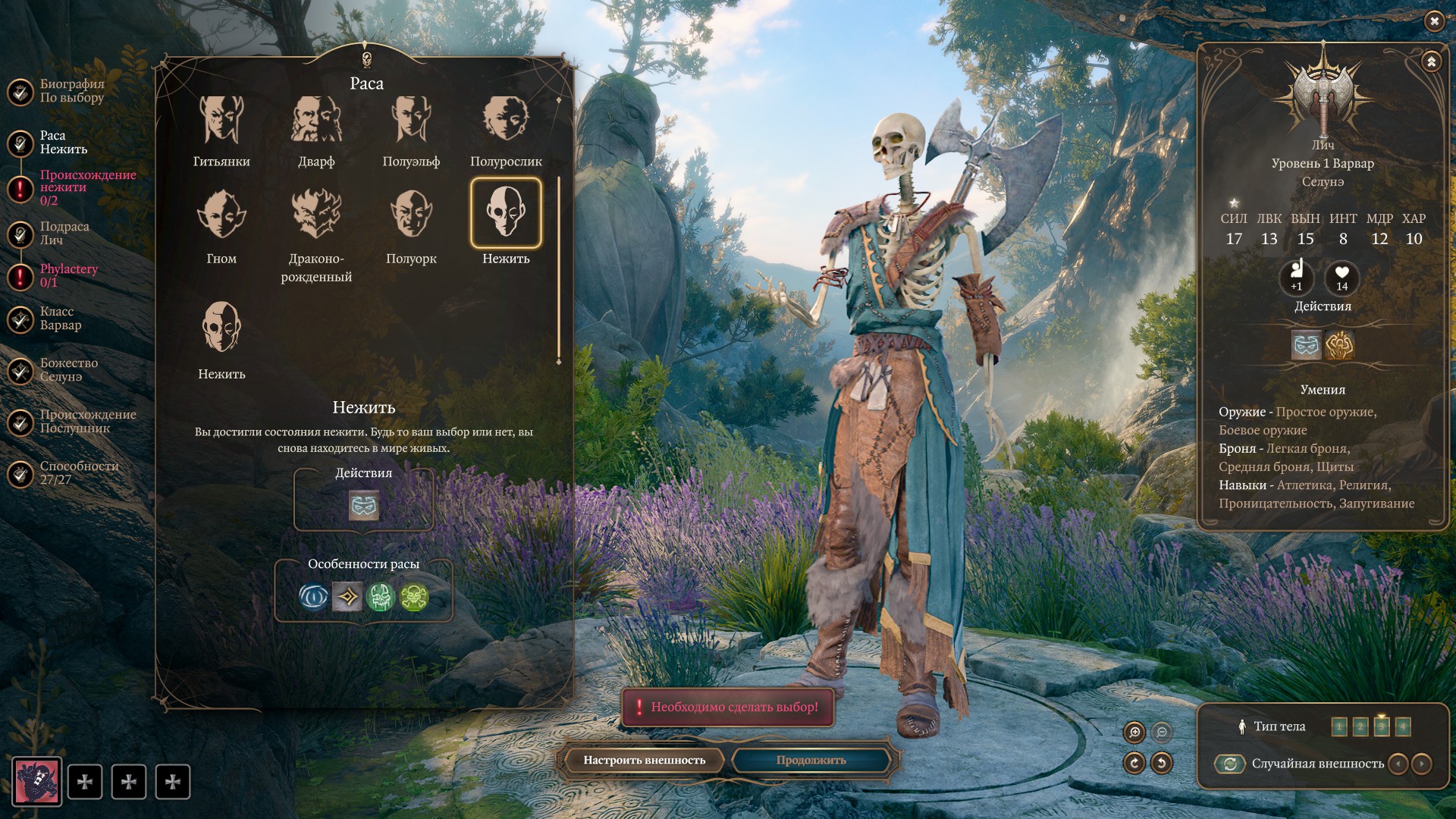Open the Класс Варвар step
The image size is (1456, 819).
tap(60, 318)
